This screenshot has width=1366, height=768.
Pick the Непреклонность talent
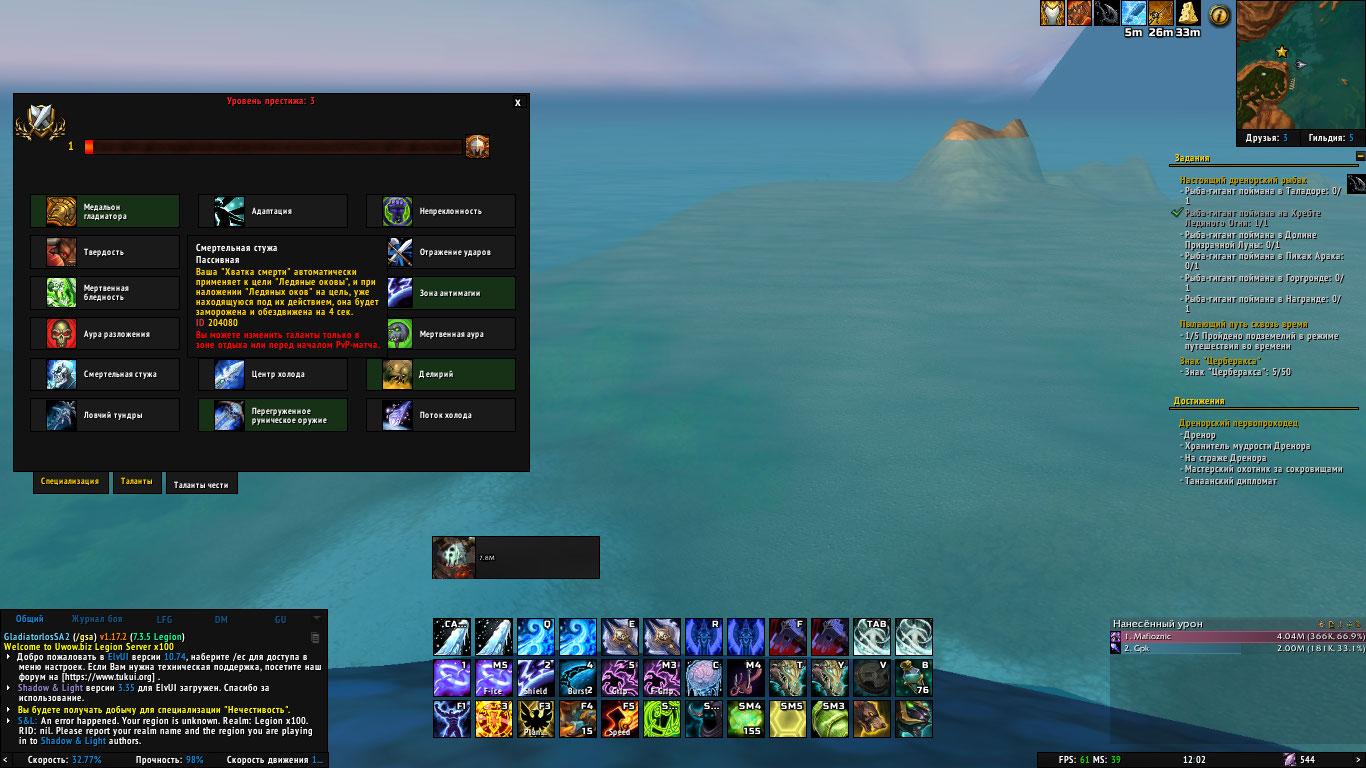pyautogui.click(x=440, y=211)
